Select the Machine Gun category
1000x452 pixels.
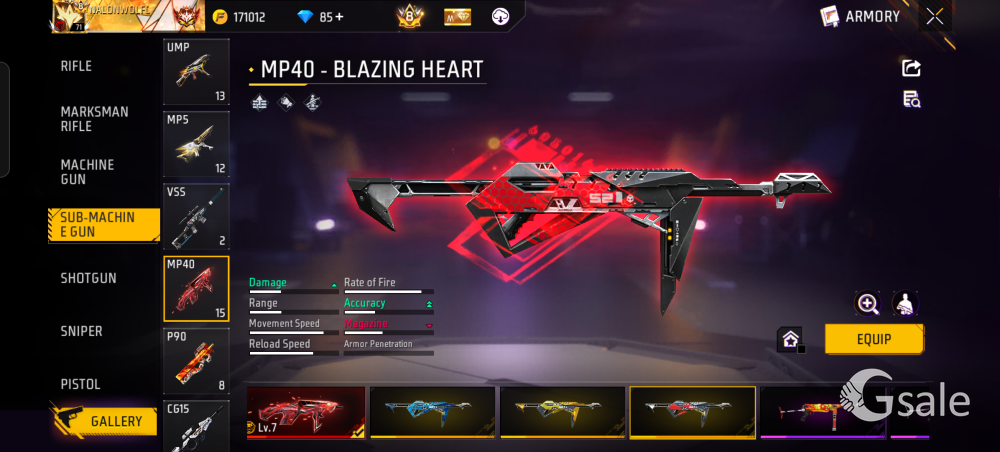tap(87, 172)
